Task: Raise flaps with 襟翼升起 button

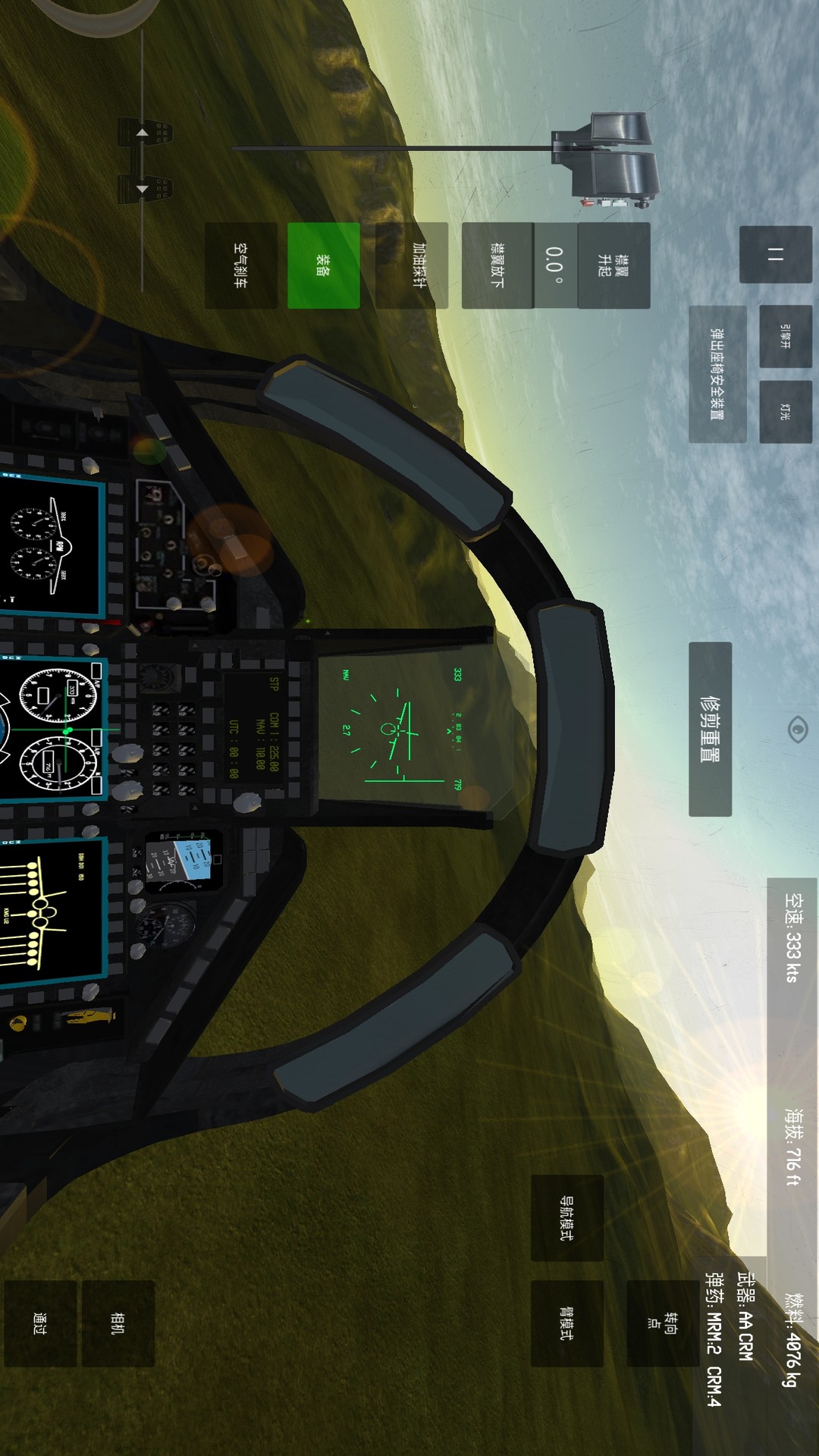Action: [x=613, y=265]
